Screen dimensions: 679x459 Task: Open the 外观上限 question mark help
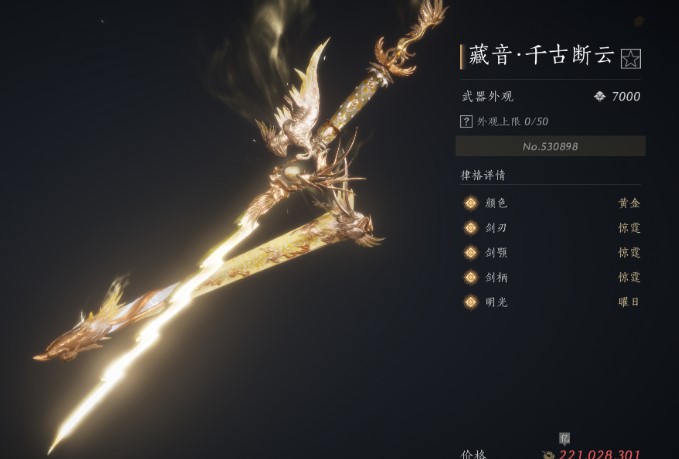pyautogui.click(x=466, y=121)
